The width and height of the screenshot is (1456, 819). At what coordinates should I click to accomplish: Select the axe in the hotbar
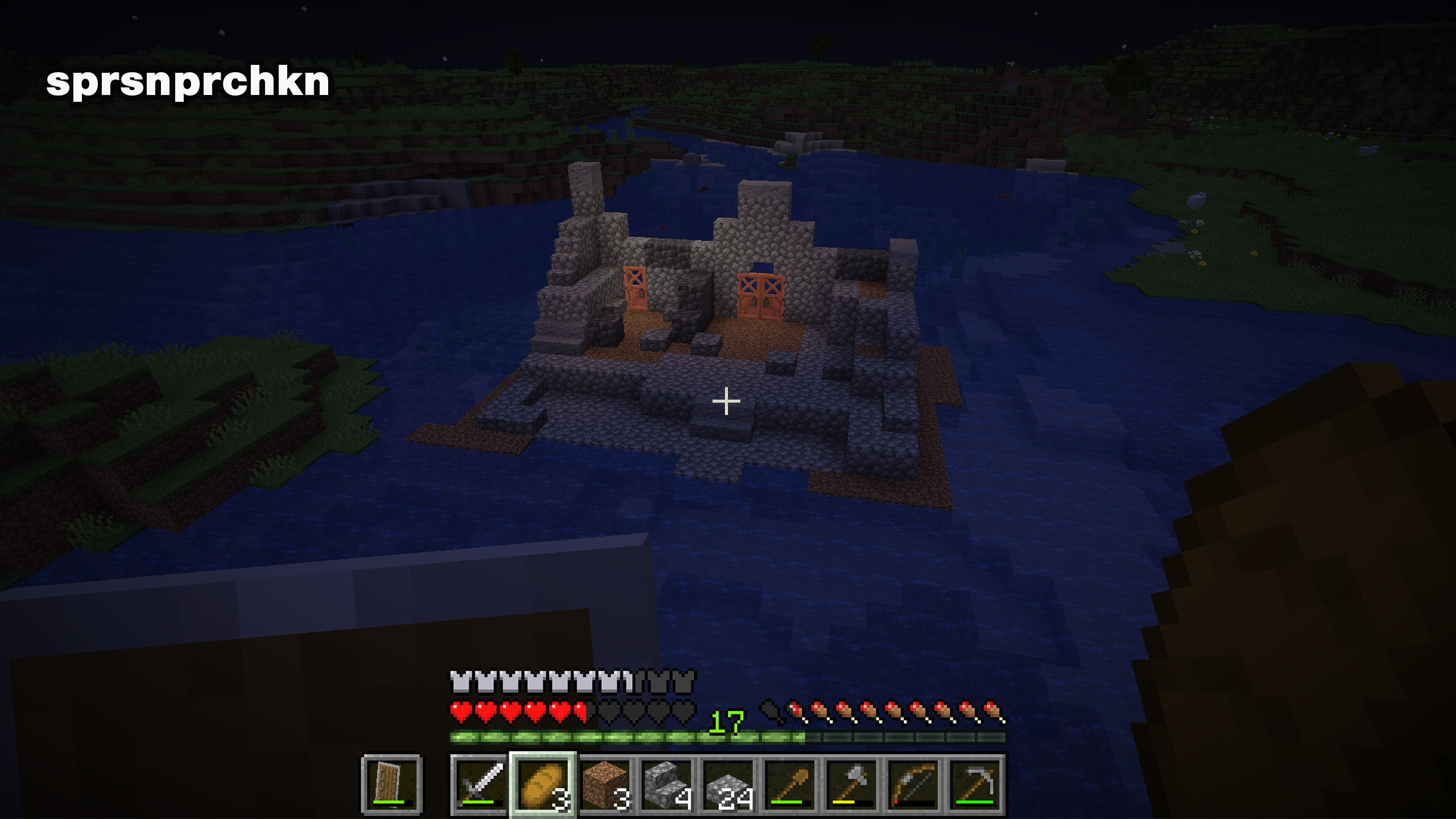[853, 785]
